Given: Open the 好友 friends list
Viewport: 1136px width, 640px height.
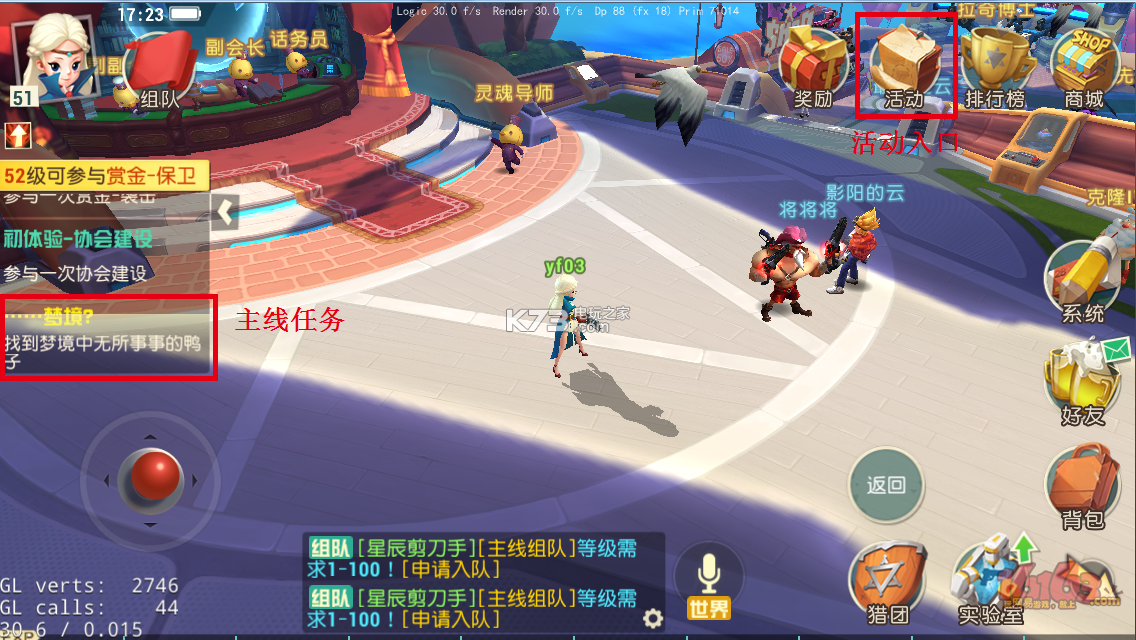Looking at the screenshot, I should (1083, 382).
